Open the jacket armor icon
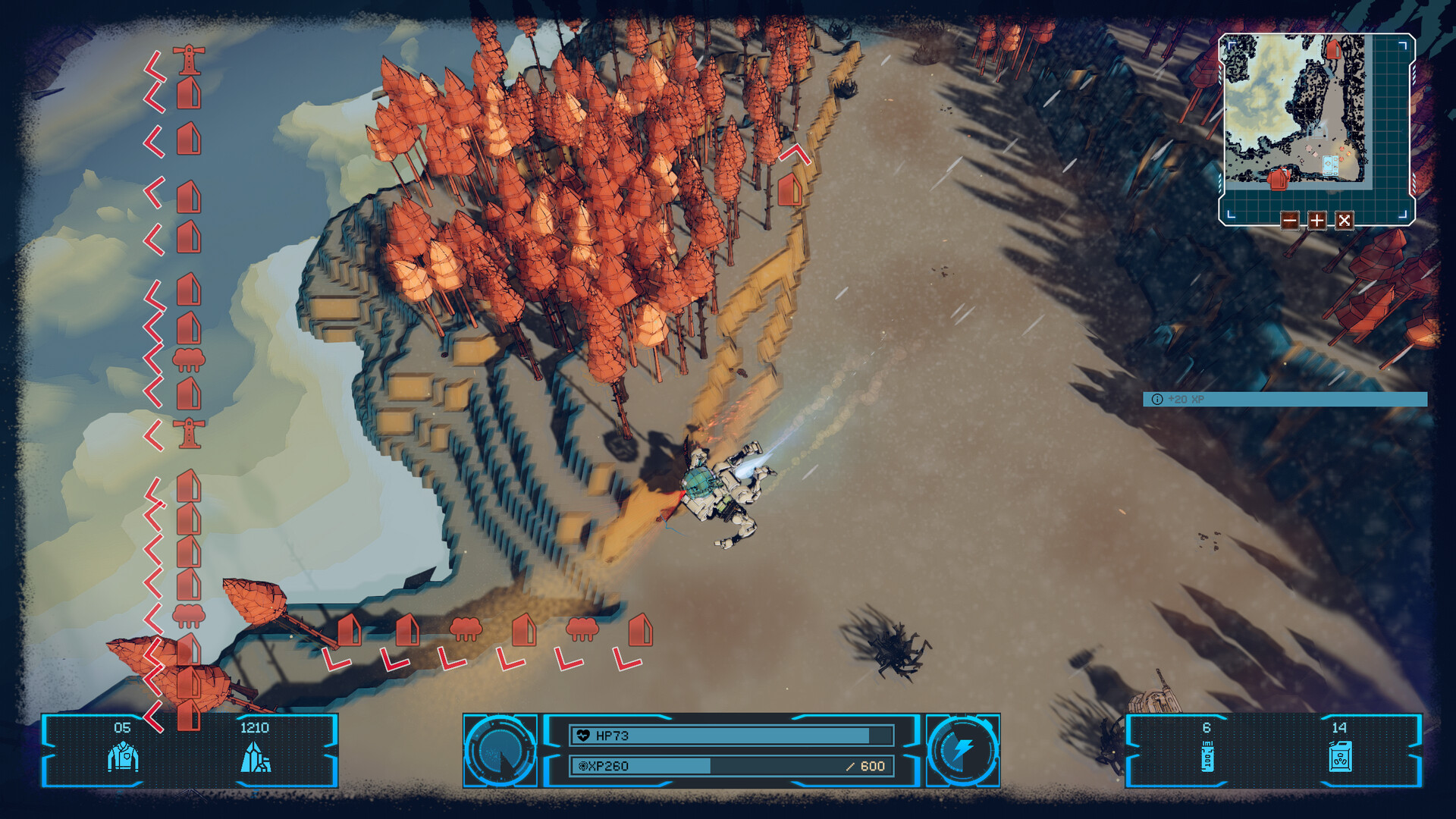 [123, 757]
